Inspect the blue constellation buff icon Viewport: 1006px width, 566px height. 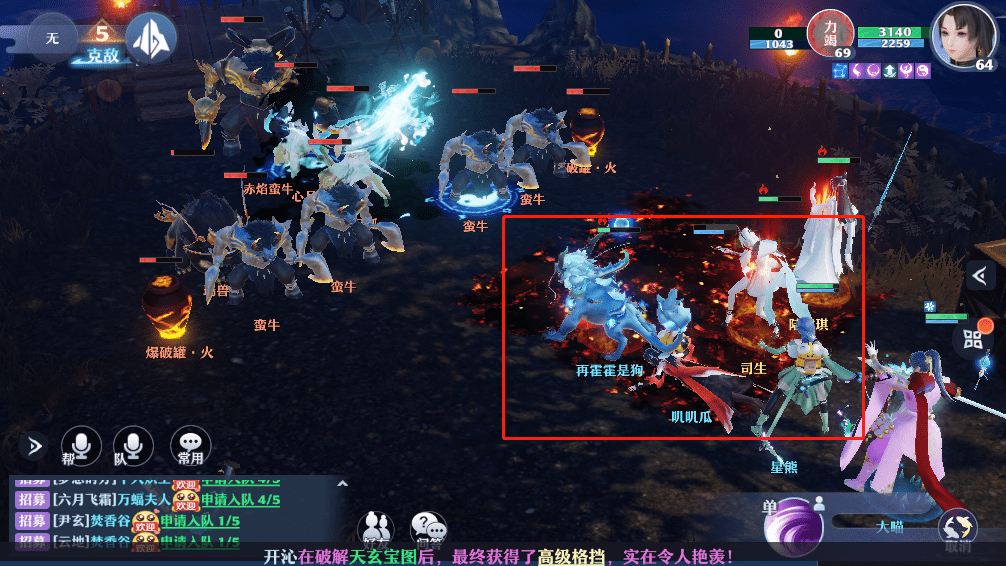tap(838, 71)
